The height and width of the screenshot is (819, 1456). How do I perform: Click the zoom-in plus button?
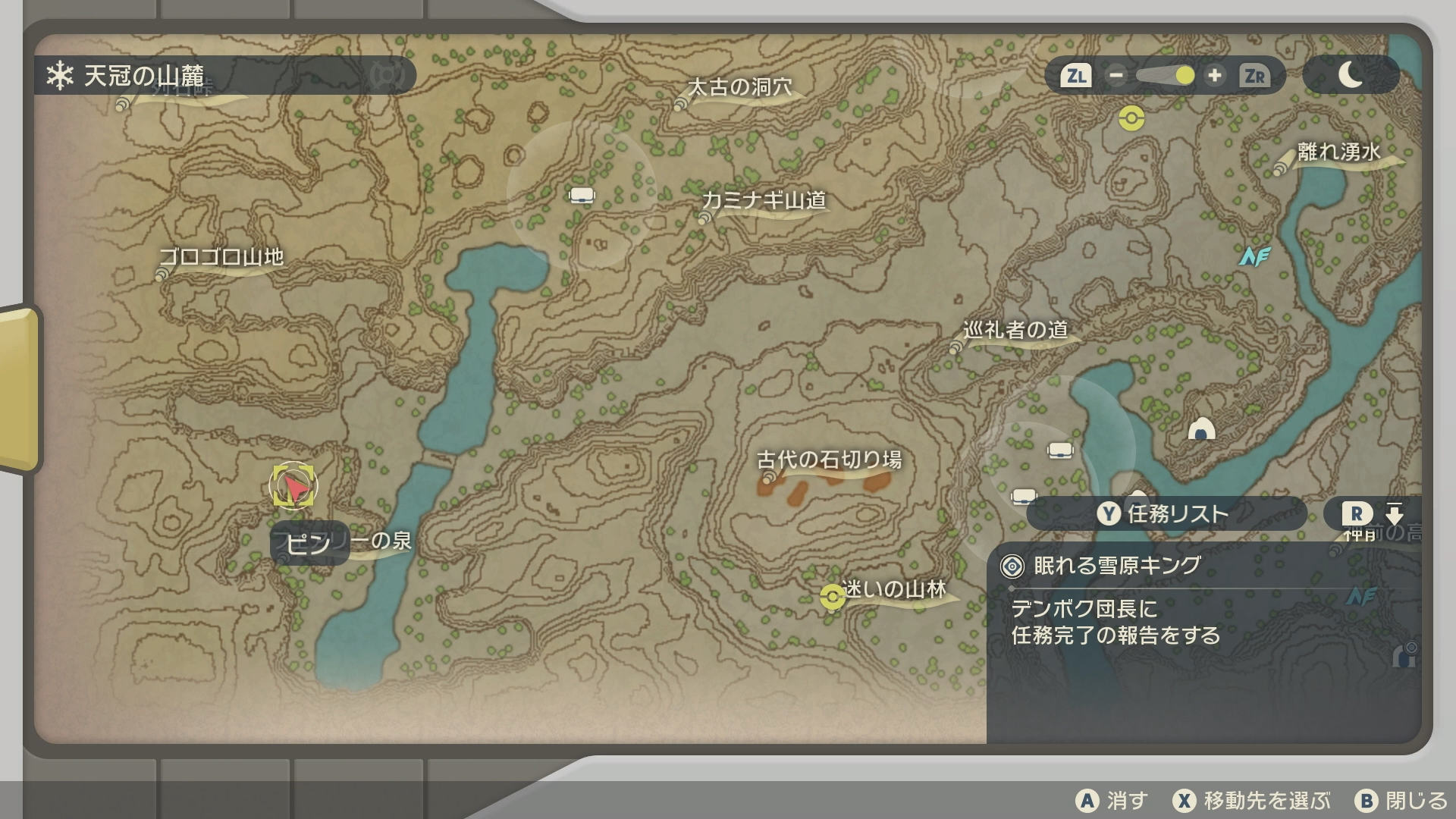(x=1214, y=76)
